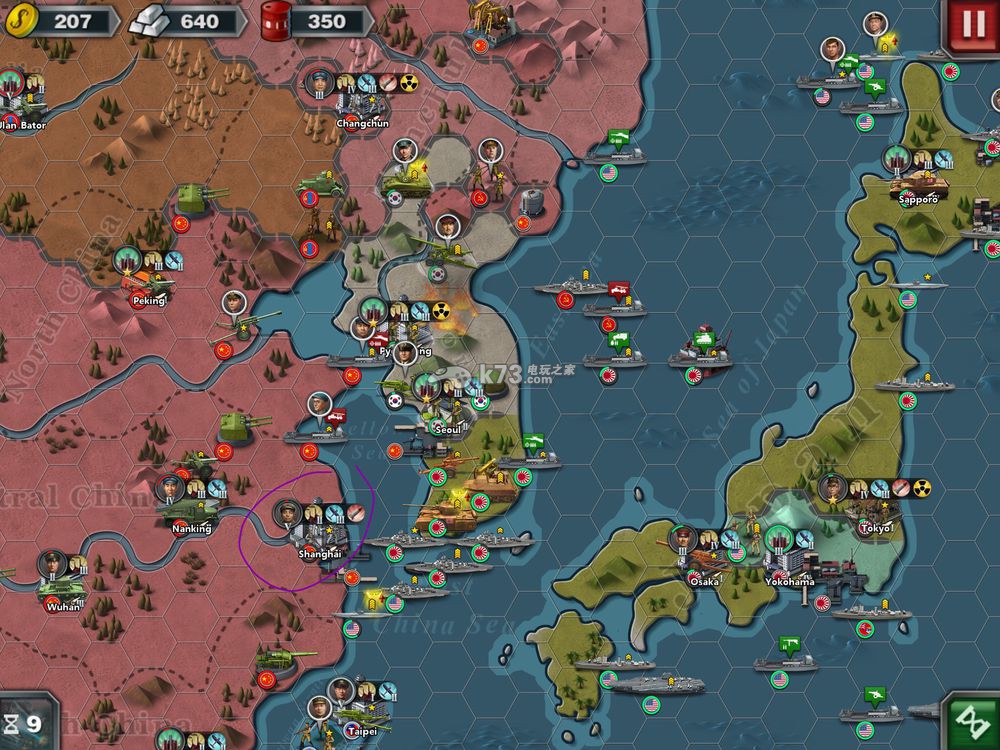Choose the Peking city tile

[148, 283]
